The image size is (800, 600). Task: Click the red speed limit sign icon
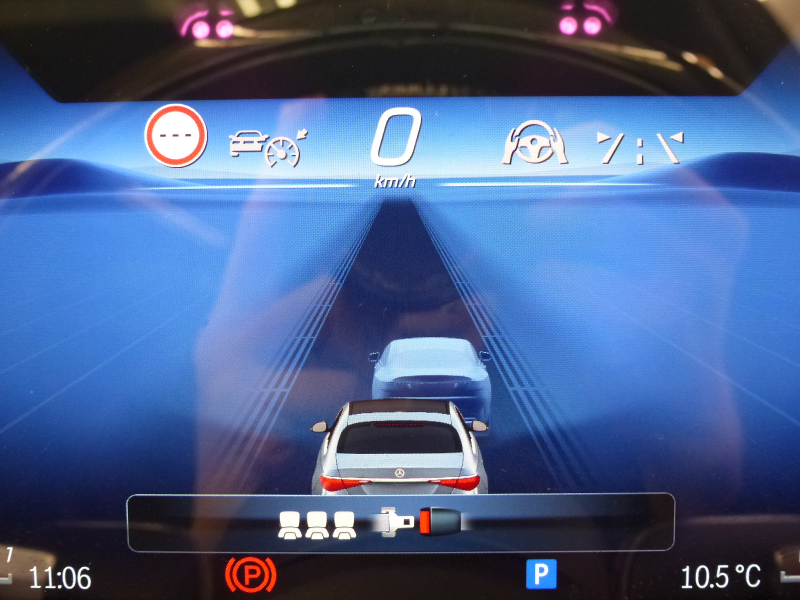tap(176, 137)
